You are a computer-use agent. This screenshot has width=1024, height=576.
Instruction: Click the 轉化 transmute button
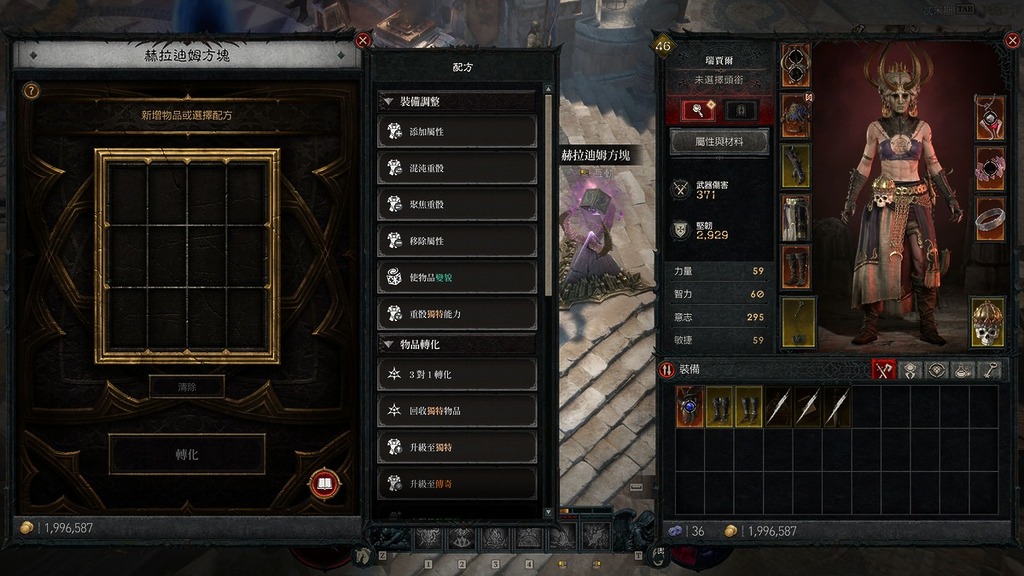point(187,454)
